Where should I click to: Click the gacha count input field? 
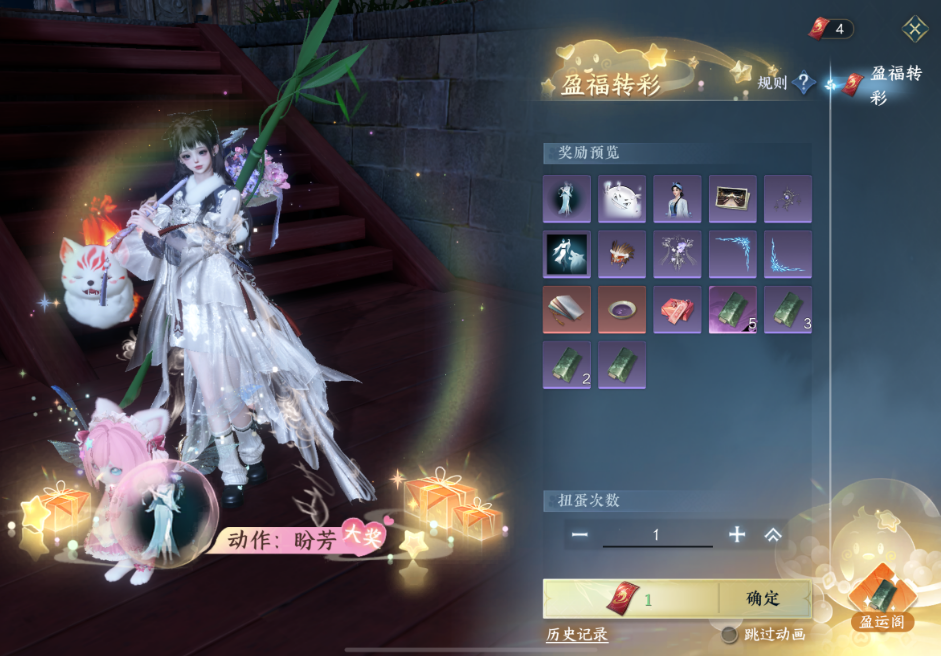tap(657, 535)
